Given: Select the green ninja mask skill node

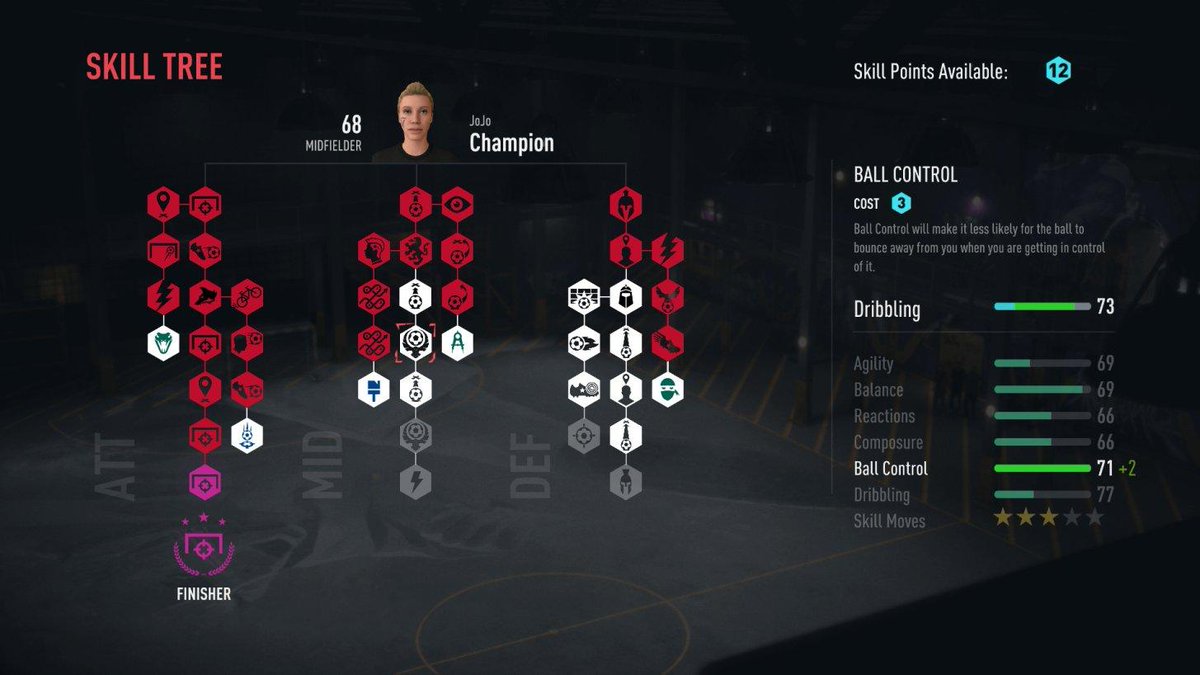Looking at the screenshot, I should [x=667, y=388].
